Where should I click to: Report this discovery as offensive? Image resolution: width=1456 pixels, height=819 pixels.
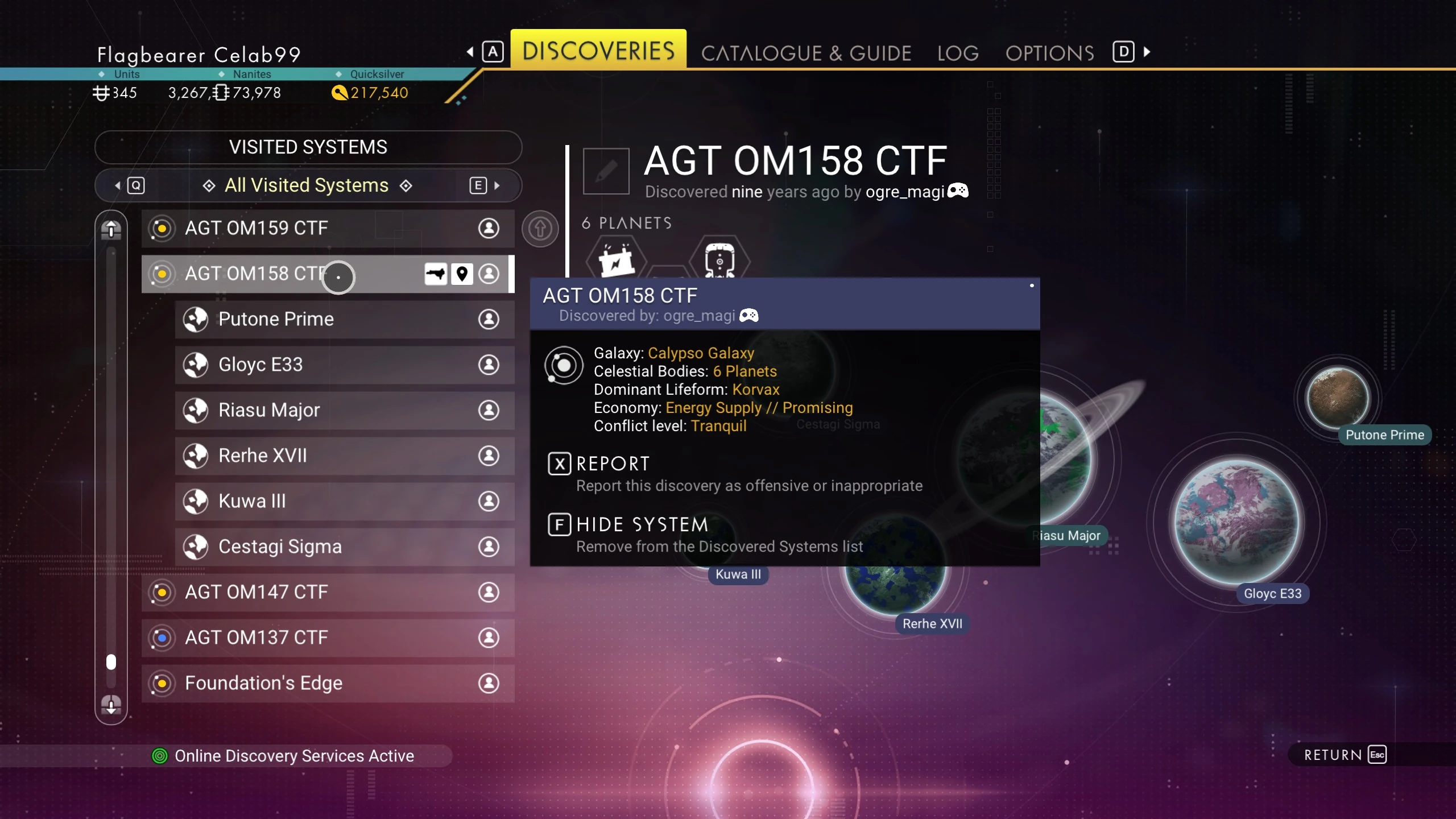pos(612,464)
